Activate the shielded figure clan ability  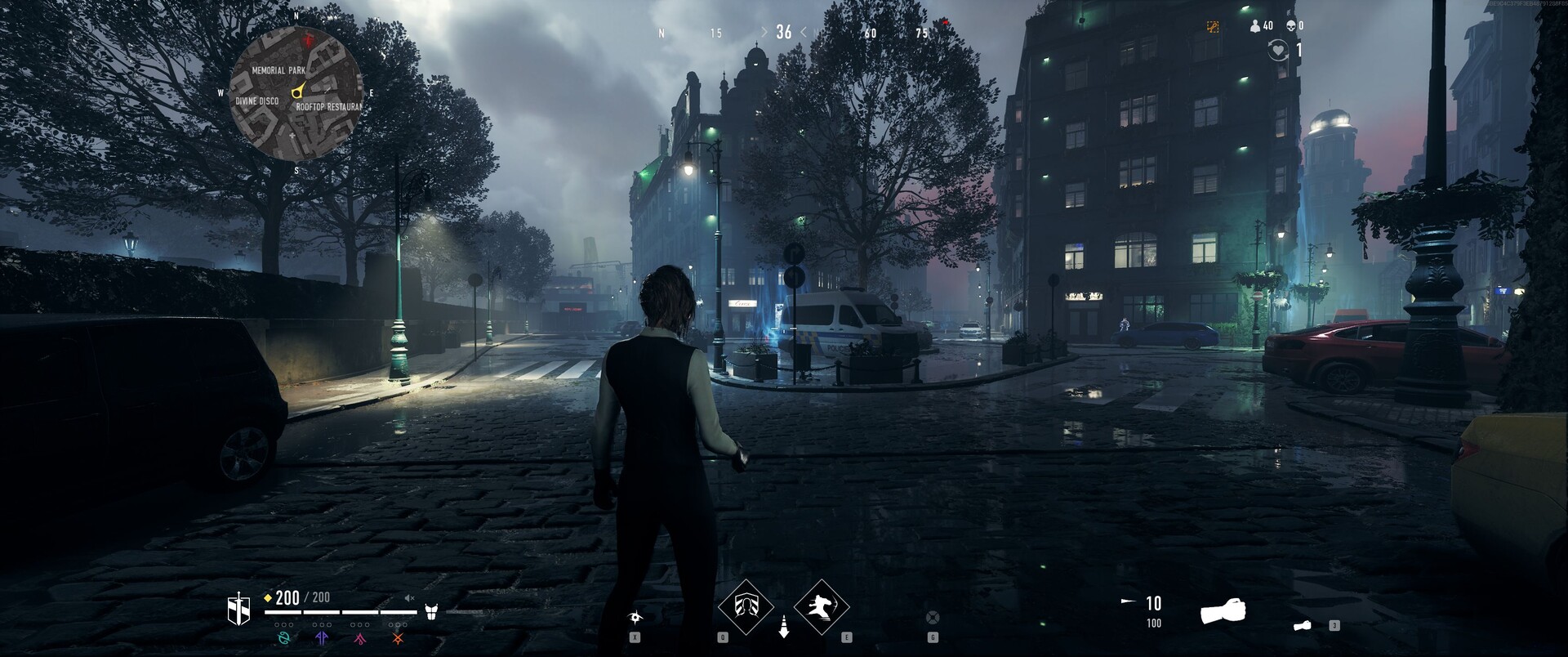(745, 606)
